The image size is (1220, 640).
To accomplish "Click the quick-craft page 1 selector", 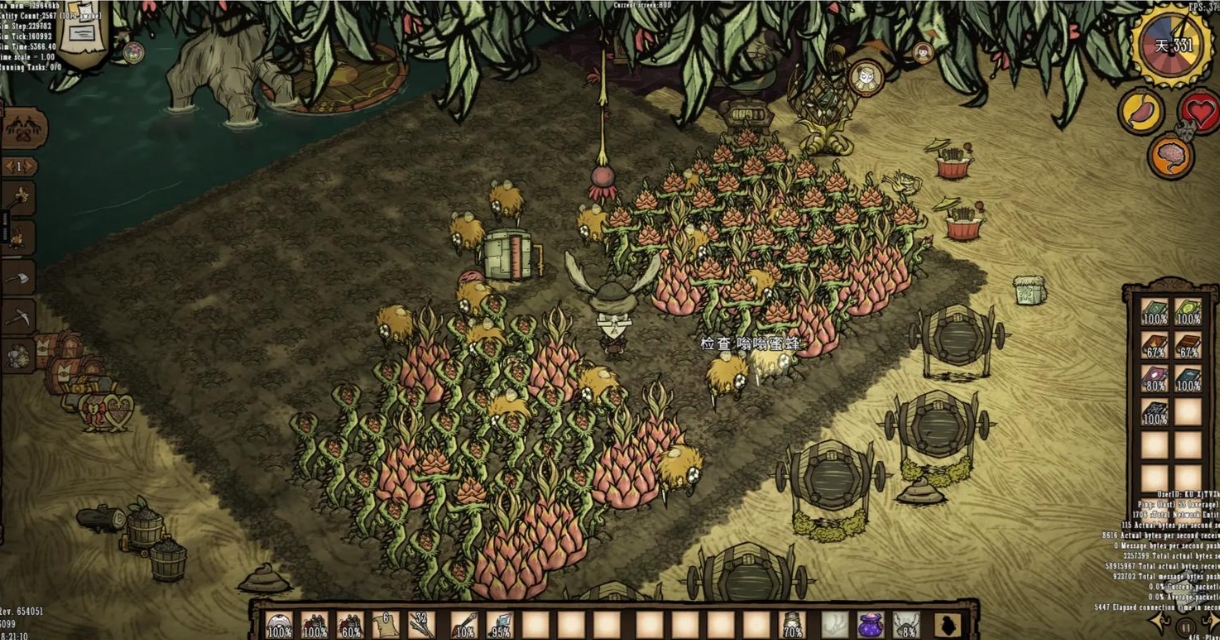I will coord(19,166).
